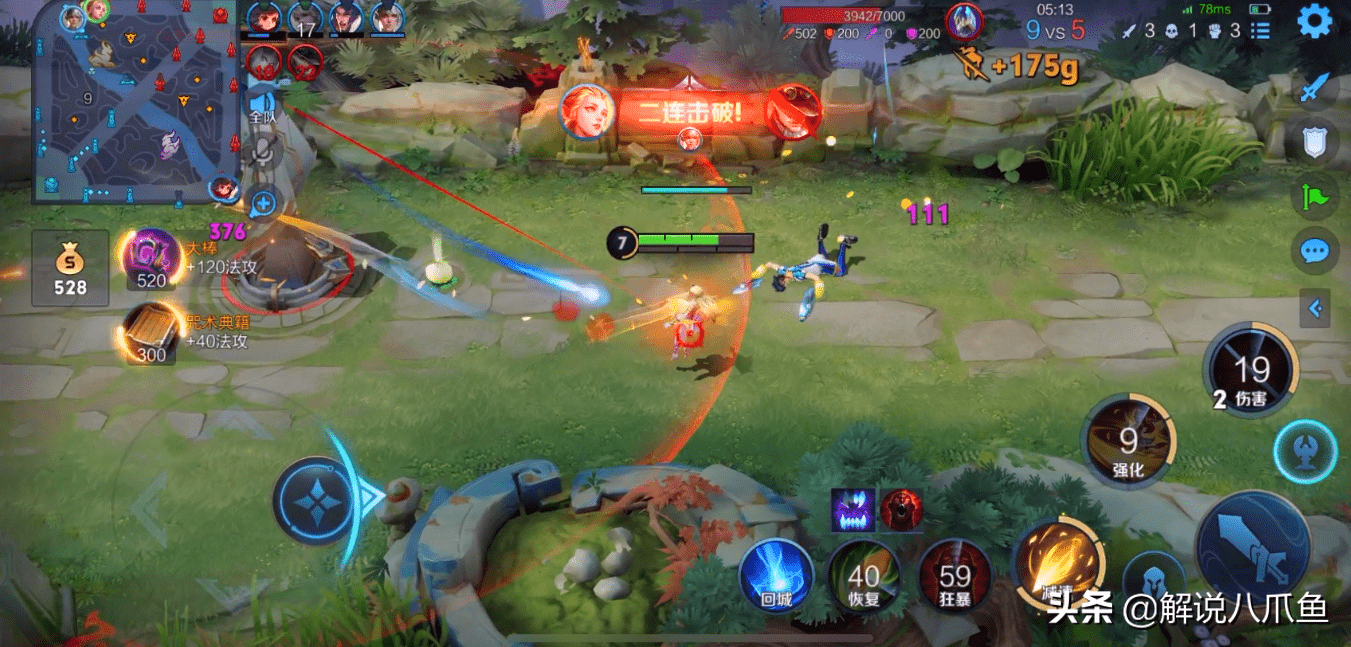Open the settings gear menu

pyautogui.click(x=1315, y=21)
